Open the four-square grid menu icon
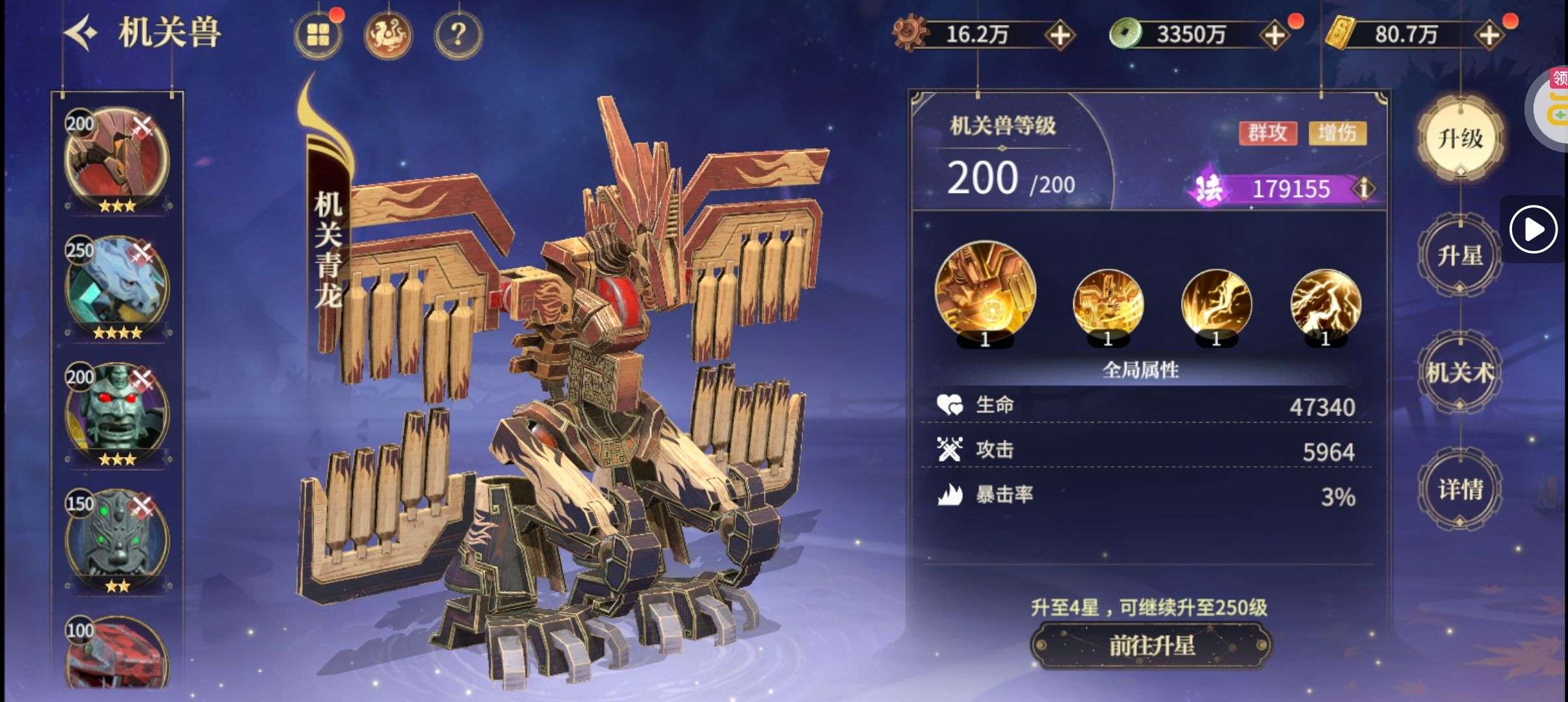 click(318, 34)
